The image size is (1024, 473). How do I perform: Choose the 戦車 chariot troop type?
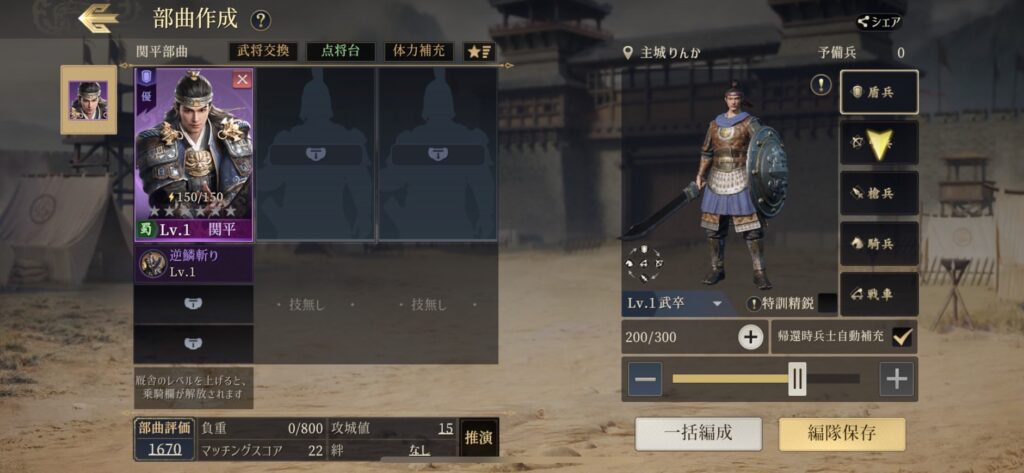(879, 294)
